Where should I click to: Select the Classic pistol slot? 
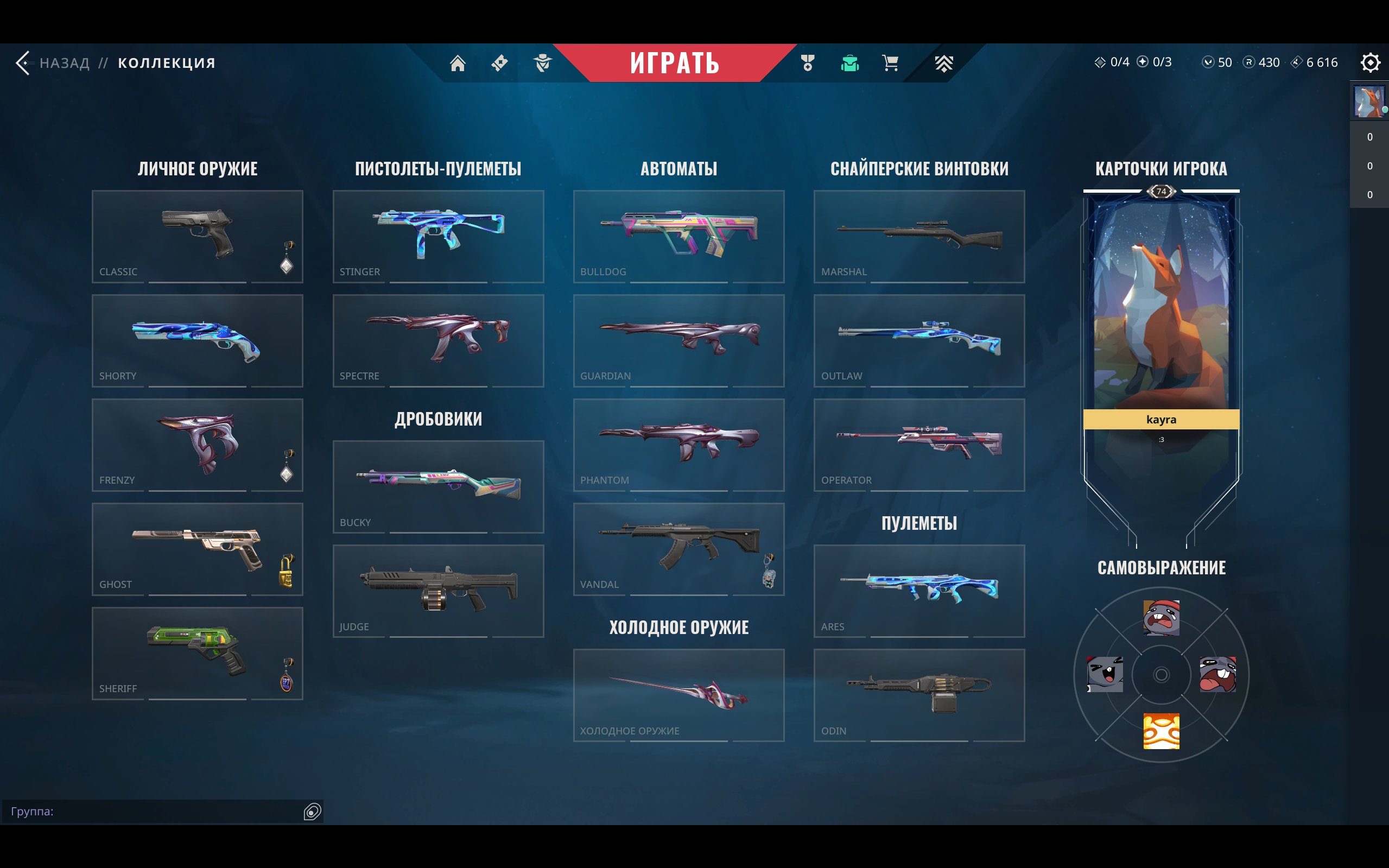coord(197,236)
